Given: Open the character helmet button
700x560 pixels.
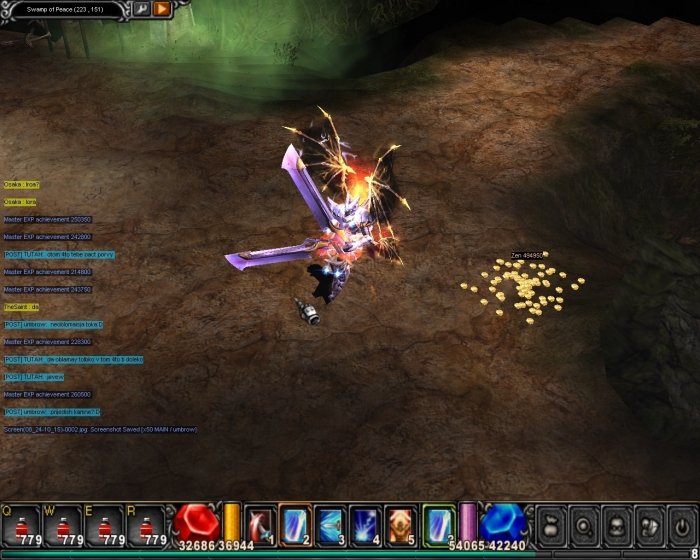Looking at the screenshot, I should click(617, 524).
